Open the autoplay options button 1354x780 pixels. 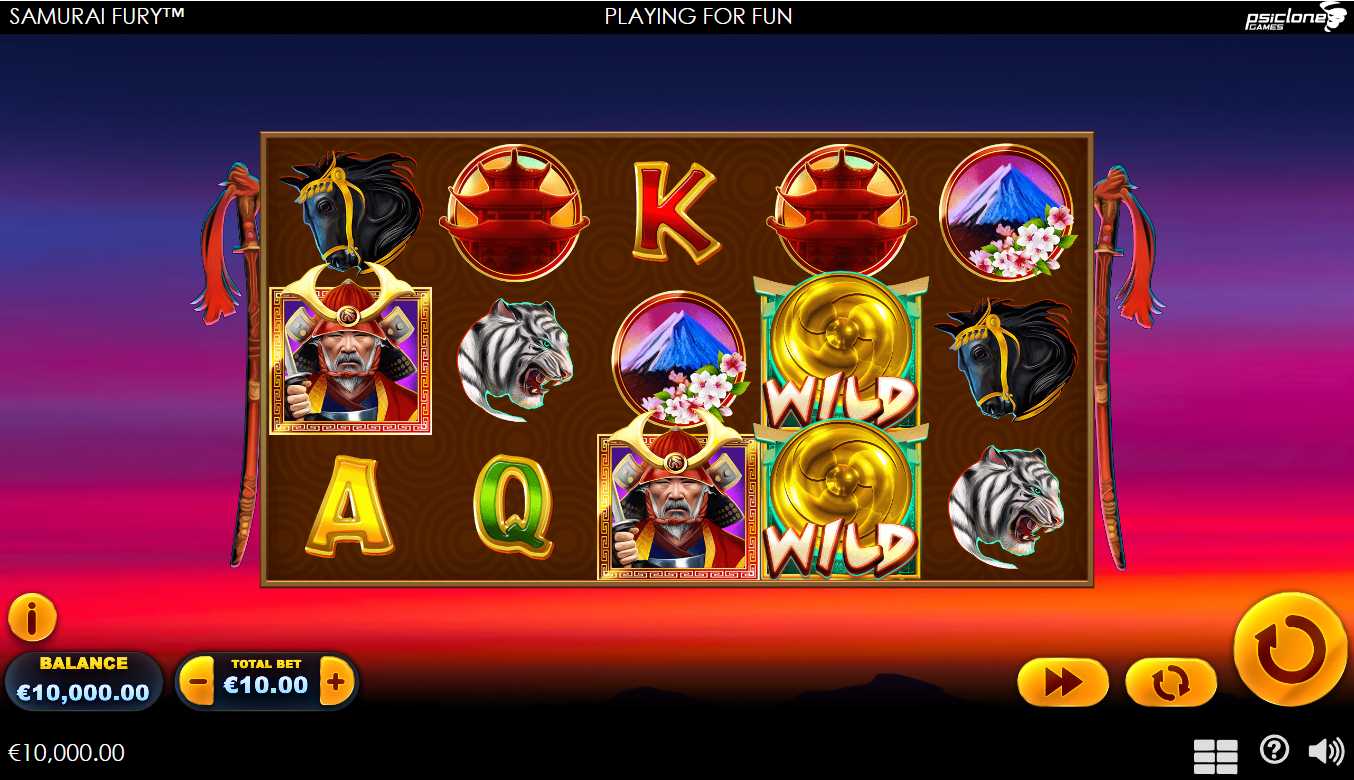coord(1170,683)
